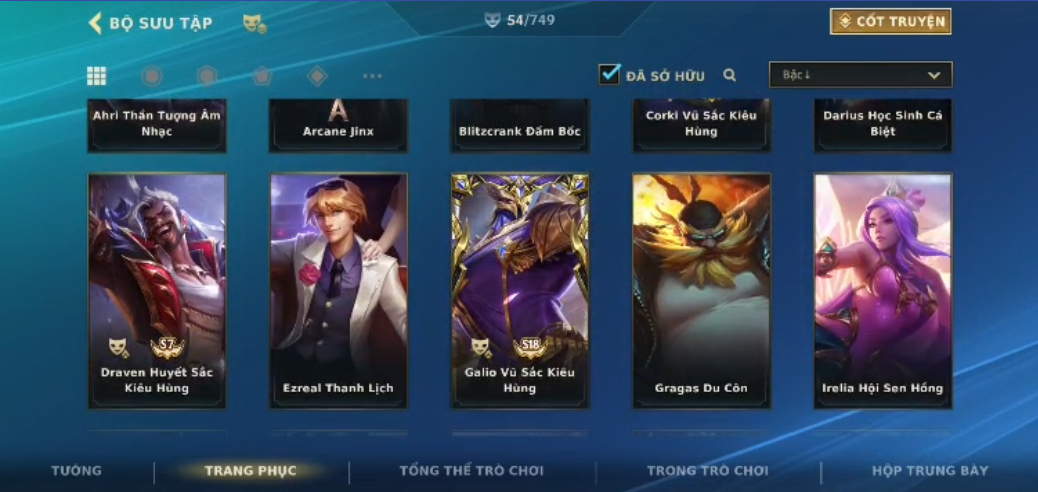The image size is (1038, 492).
Task: Pick the Gragas Du Côn skin card
Action: tap(701, 290)
